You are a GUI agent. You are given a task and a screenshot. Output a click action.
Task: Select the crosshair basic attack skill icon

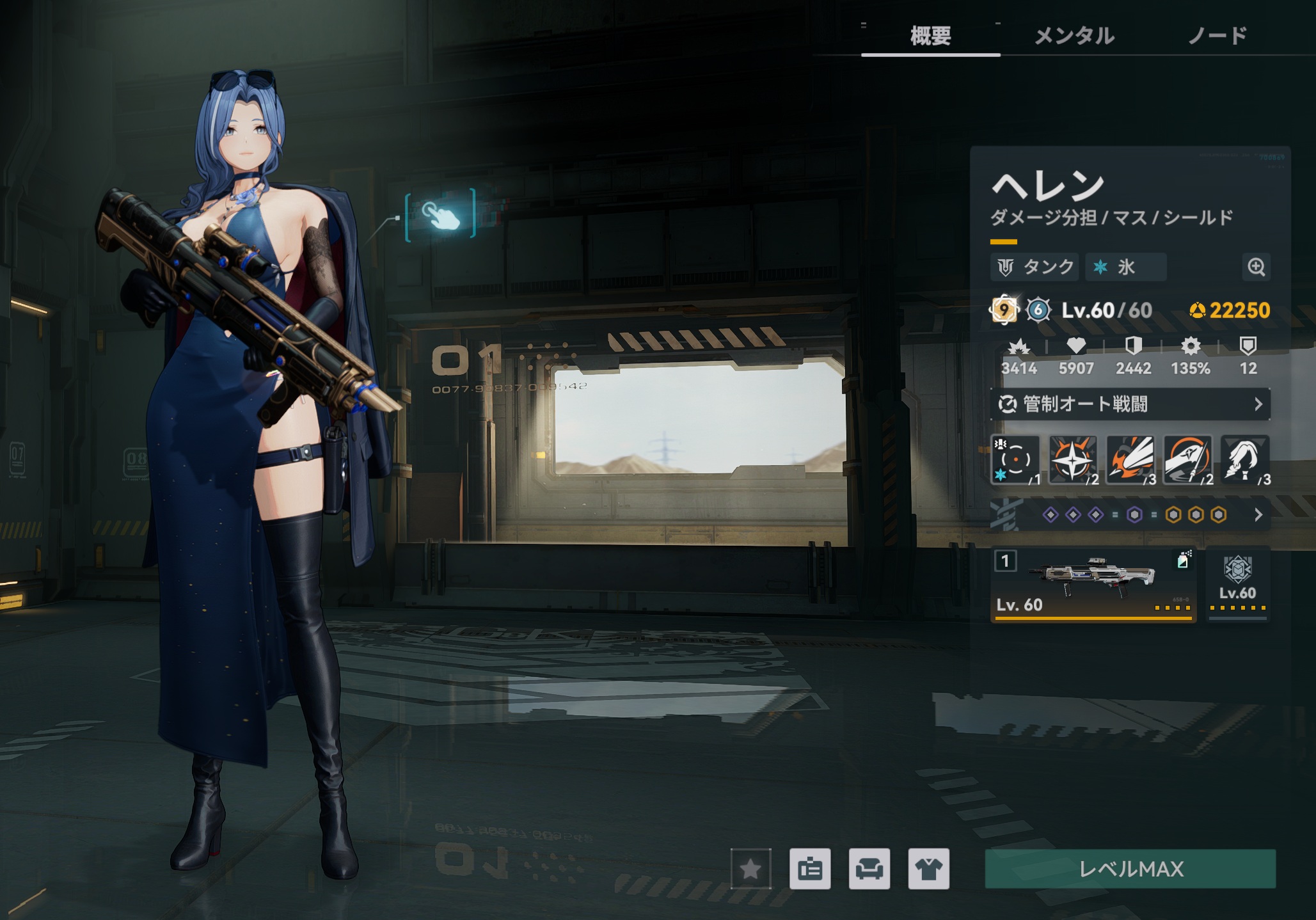1015,460
